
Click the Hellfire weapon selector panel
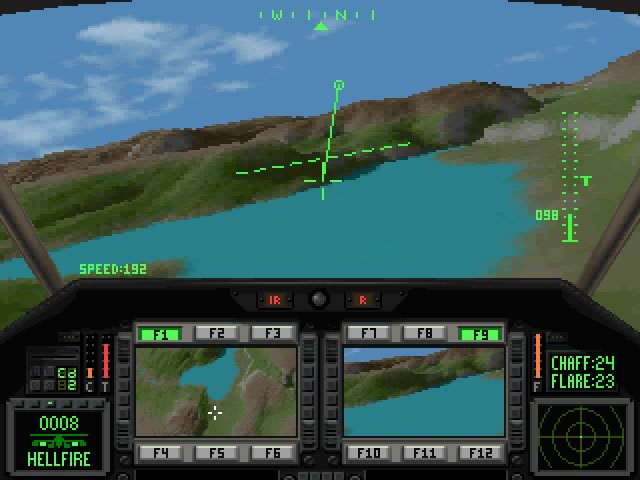pyautogui.click(x=57, y=438)
